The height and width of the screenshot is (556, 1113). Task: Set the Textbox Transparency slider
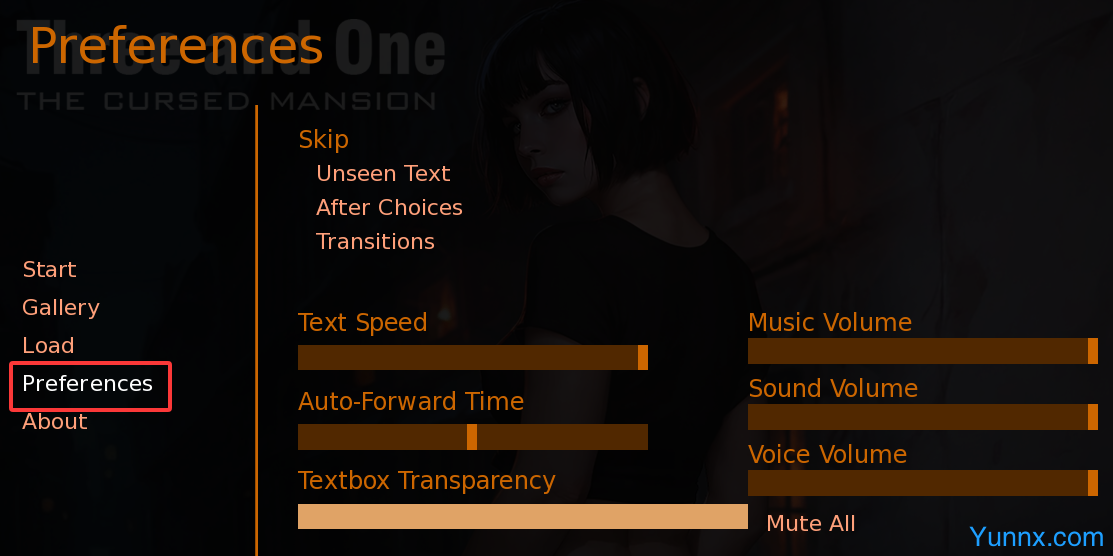click(522, 516)
